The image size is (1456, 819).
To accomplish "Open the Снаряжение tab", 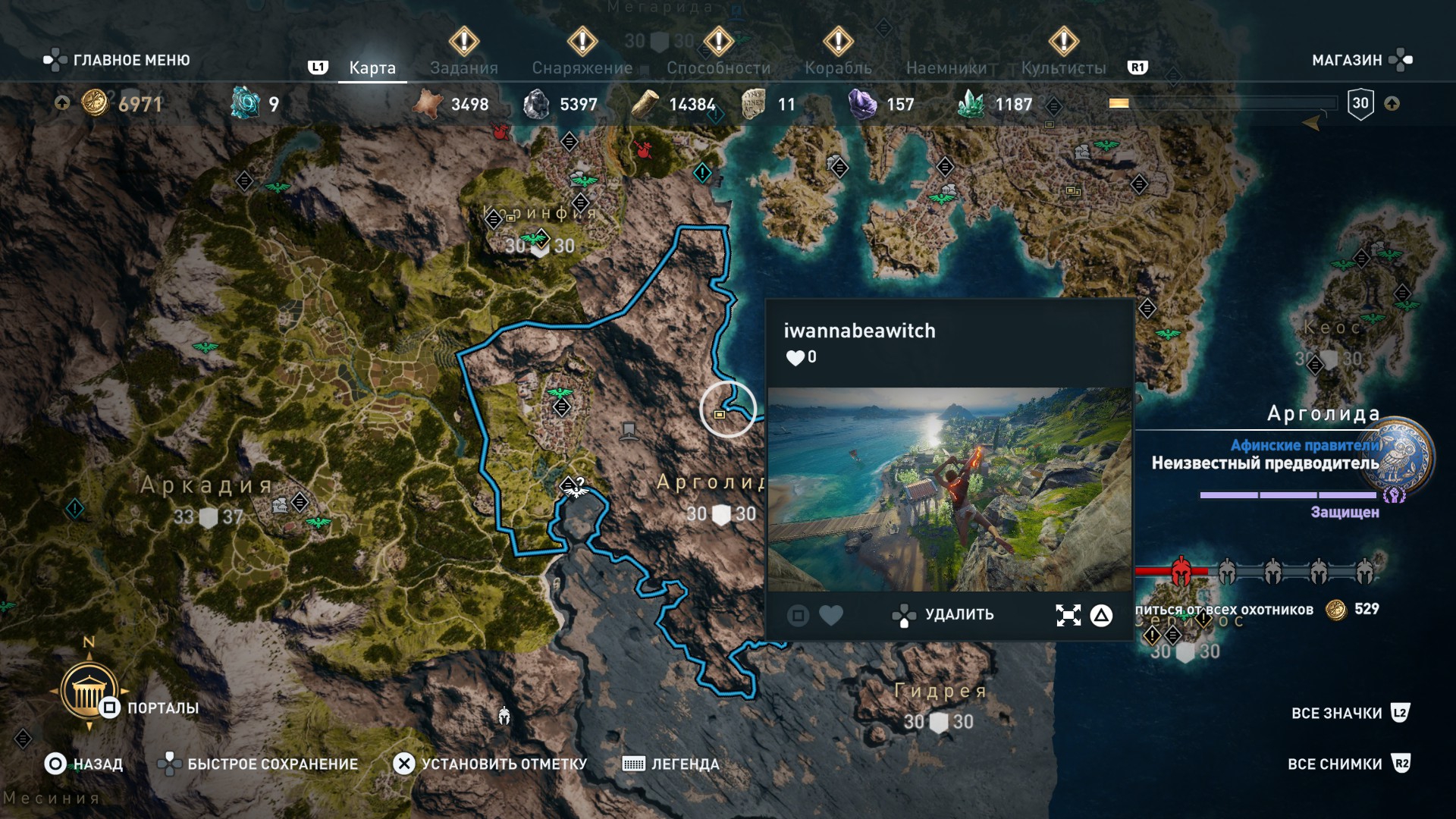I will pos(582,68).
